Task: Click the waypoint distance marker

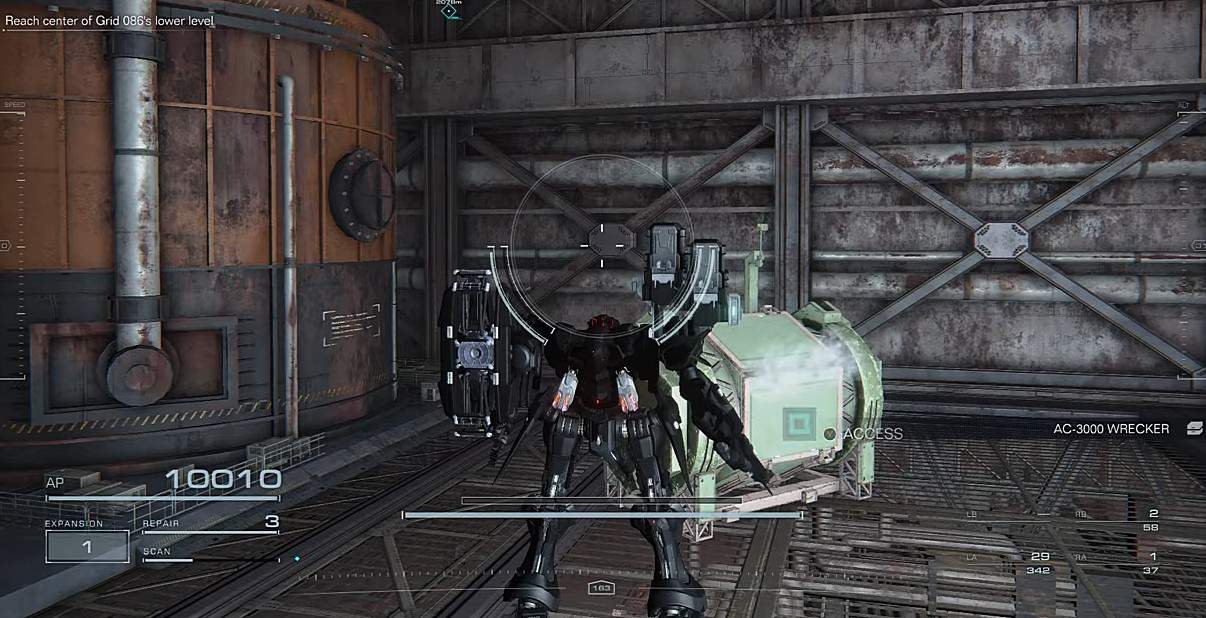Action: click(449, 9)
